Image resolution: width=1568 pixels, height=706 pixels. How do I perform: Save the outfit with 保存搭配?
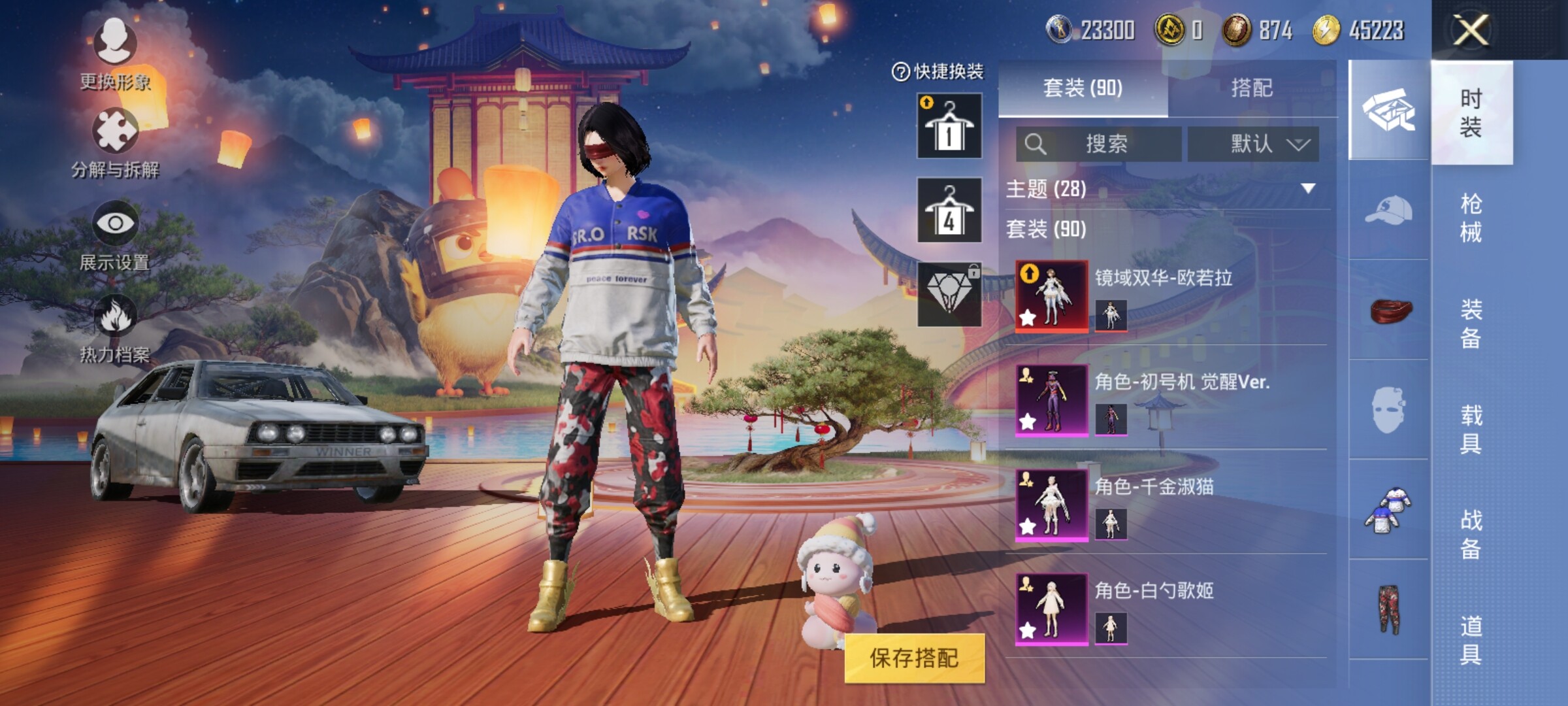coord(914,658)
